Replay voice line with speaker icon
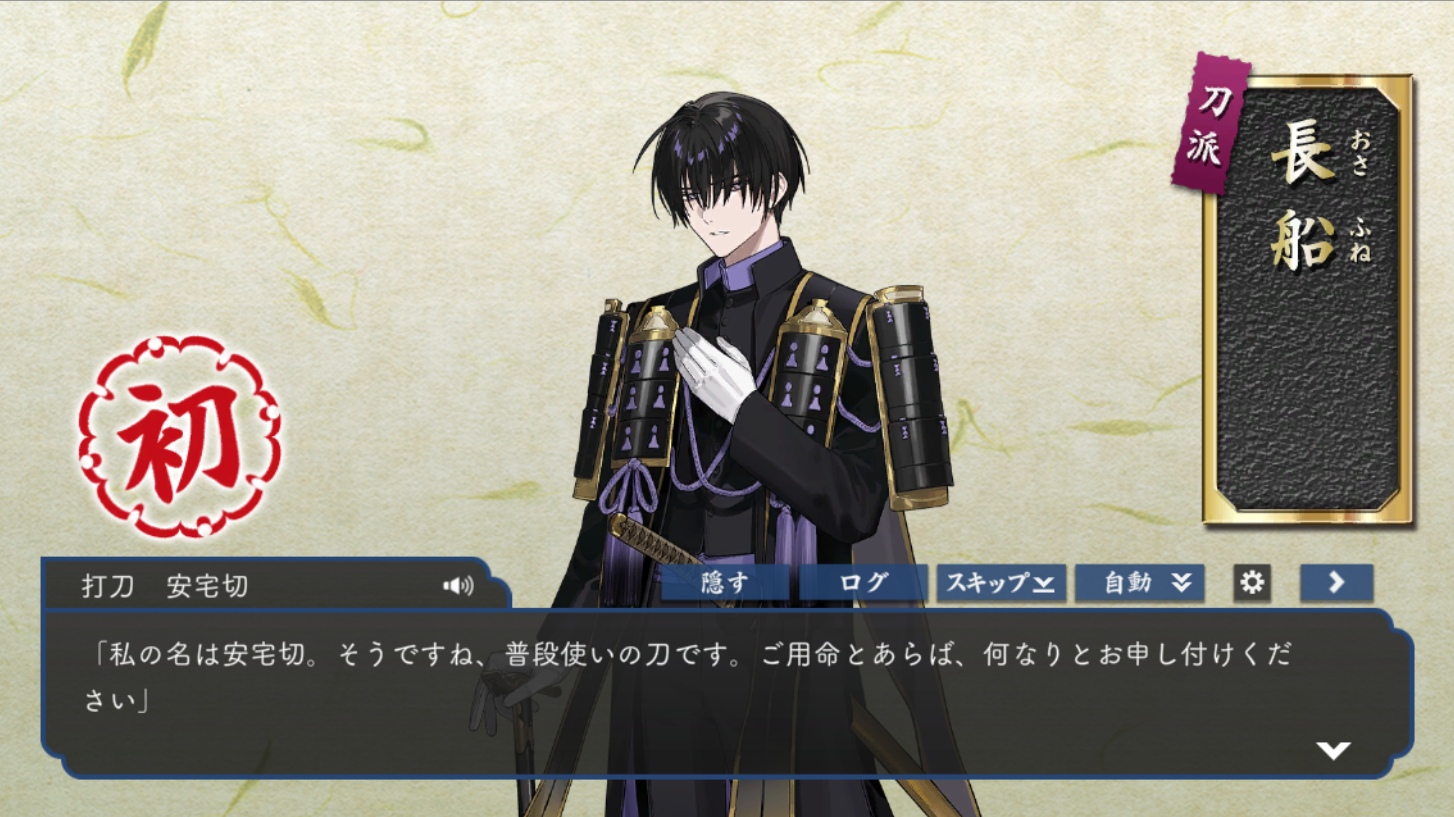1454x817 pixels. [458, 586]
